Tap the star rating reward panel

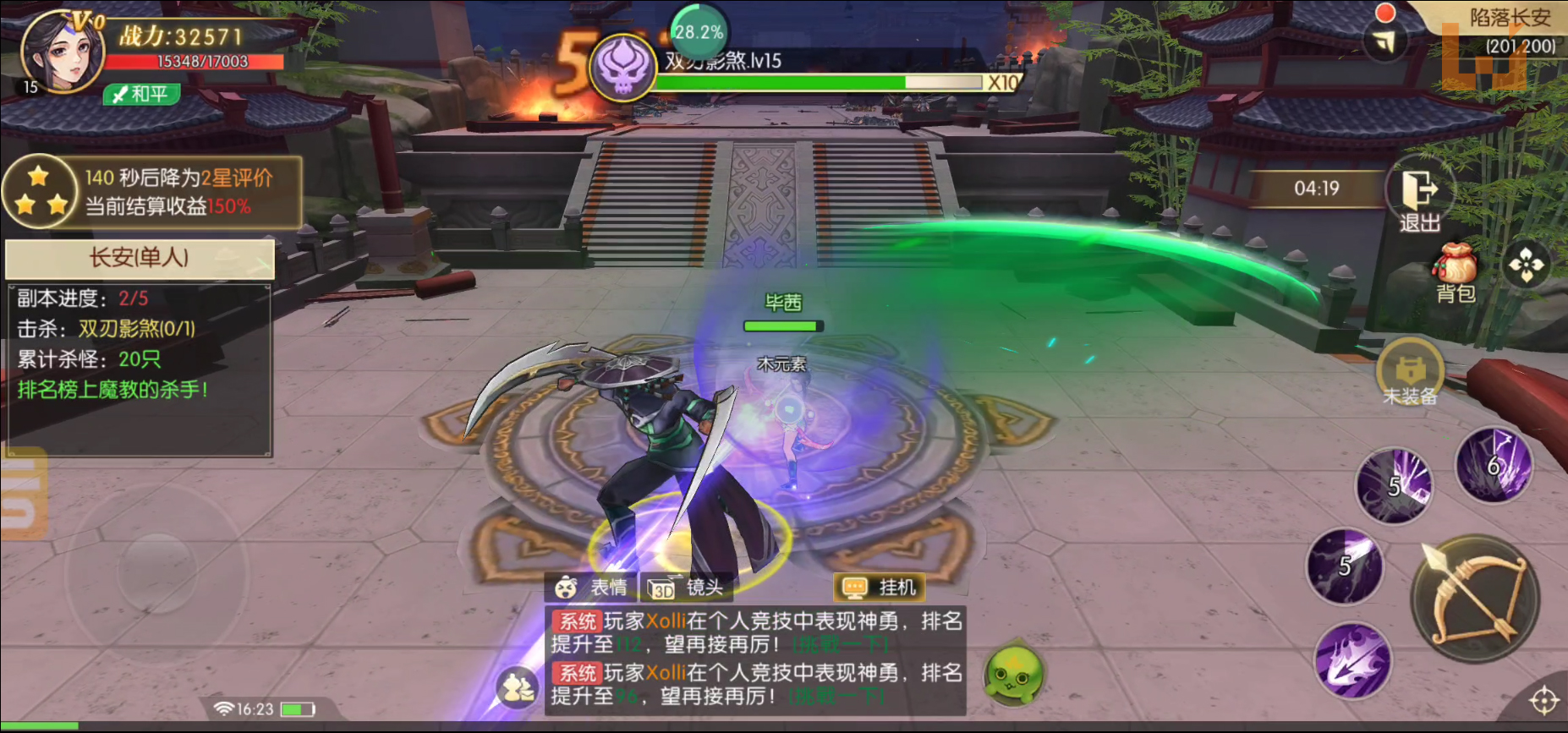(x=152, y=192)
